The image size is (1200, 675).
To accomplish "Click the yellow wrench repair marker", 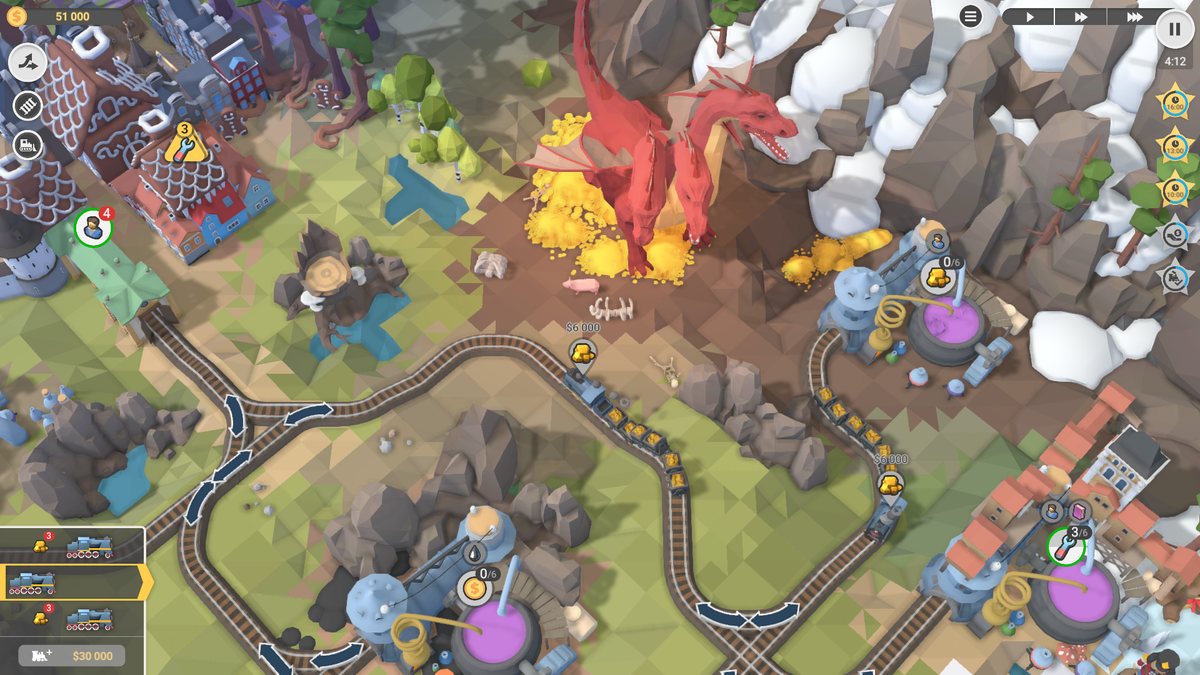I will point(185,144).
